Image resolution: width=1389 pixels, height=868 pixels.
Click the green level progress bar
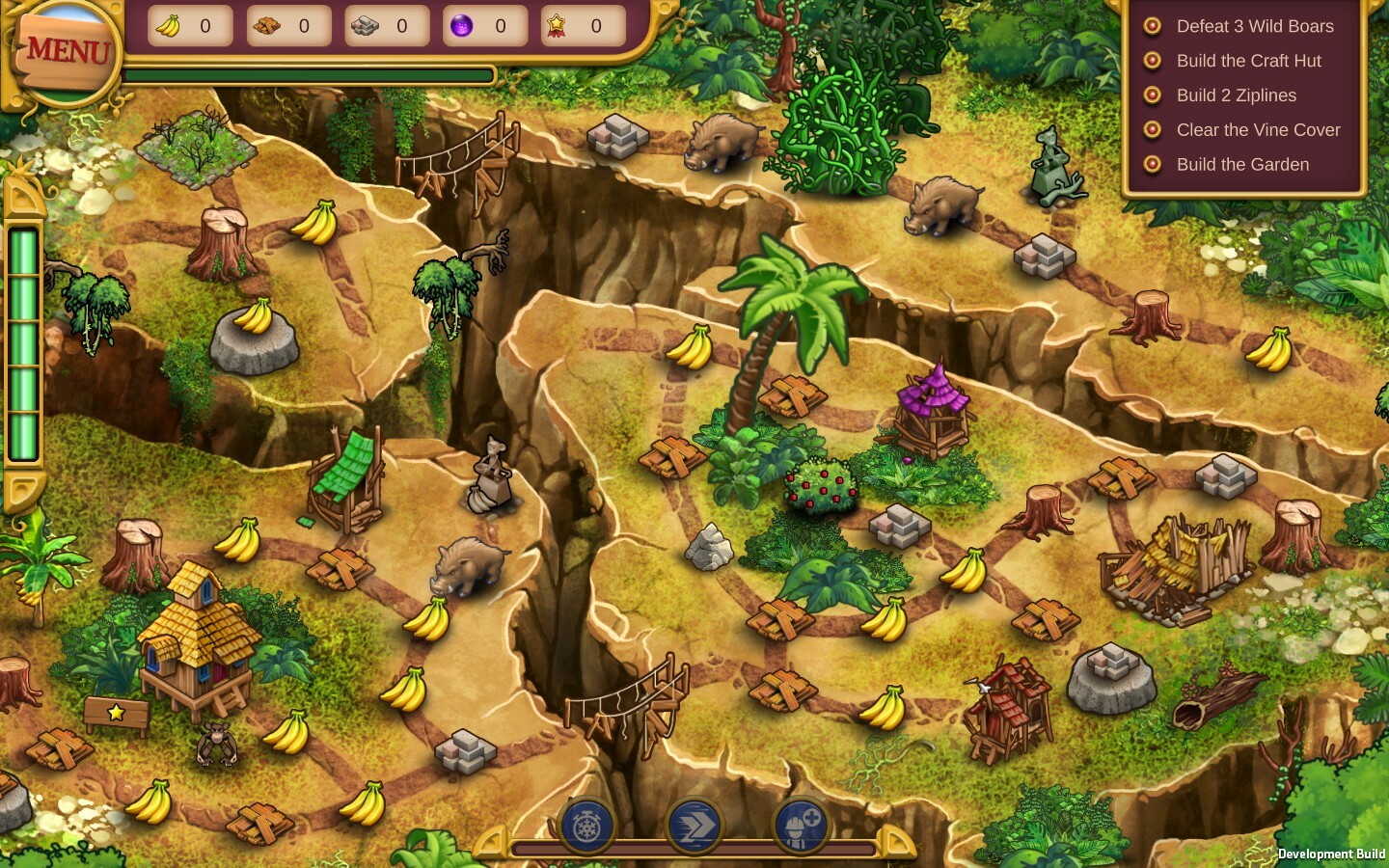(x=309, y=75)
